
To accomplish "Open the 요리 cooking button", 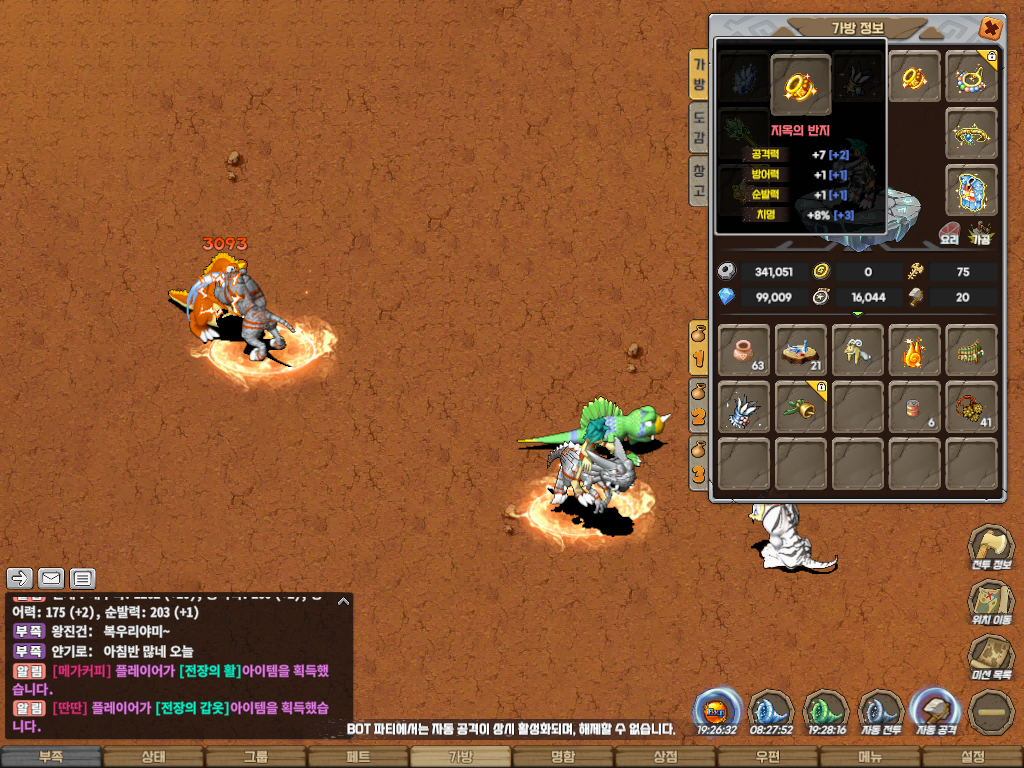I will (949, 233).
